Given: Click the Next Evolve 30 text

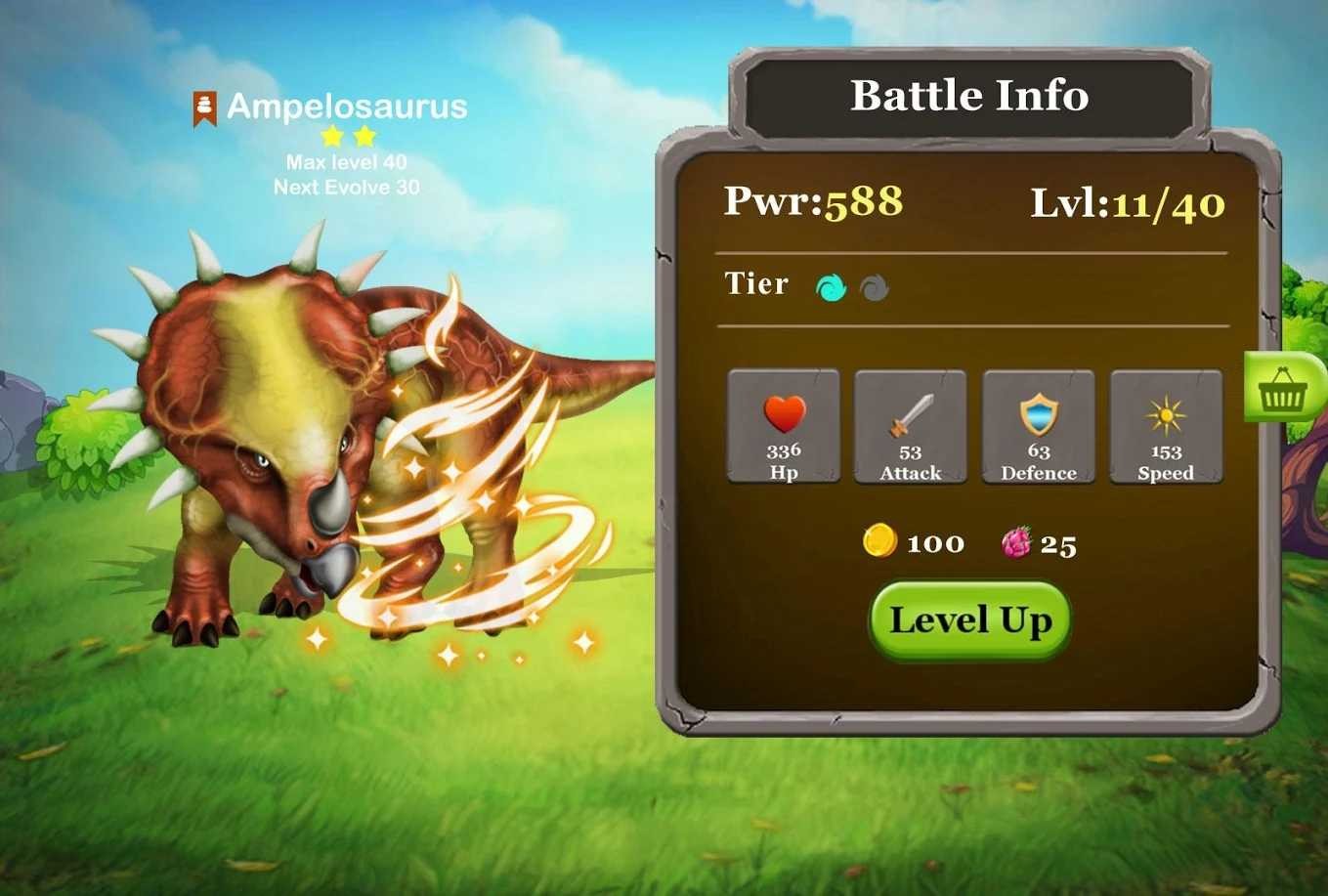Looking at the screenshot, I should click(346, 187).
